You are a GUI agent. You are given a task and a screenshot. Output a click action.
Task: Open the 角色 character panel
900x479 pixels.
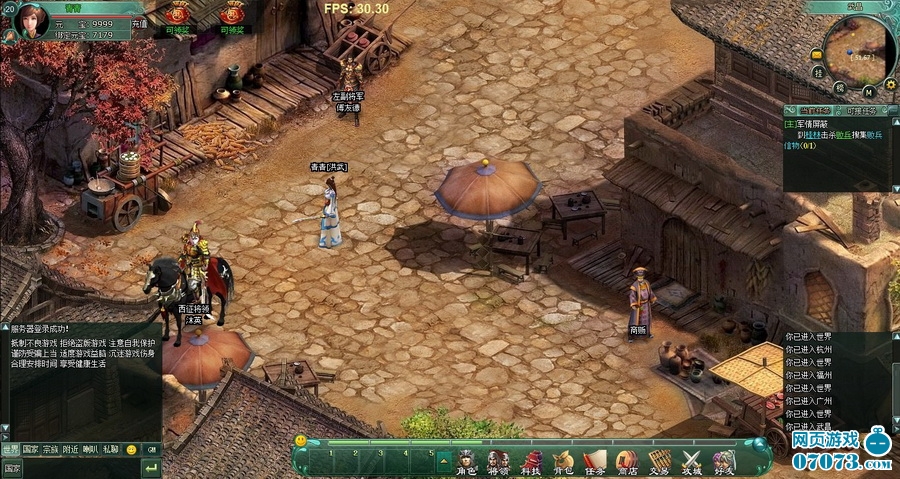coord(466,462)
